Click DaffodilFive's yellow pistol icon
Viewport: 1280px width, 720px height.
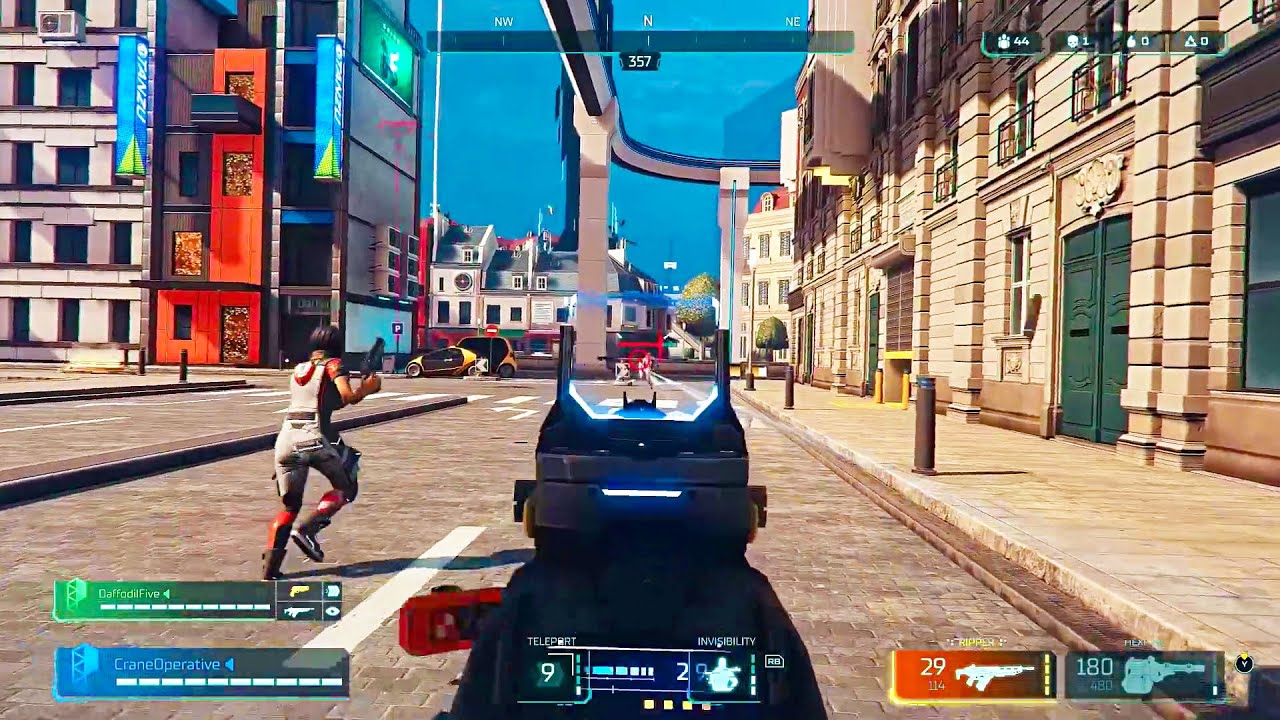click(x=298, y=591)
